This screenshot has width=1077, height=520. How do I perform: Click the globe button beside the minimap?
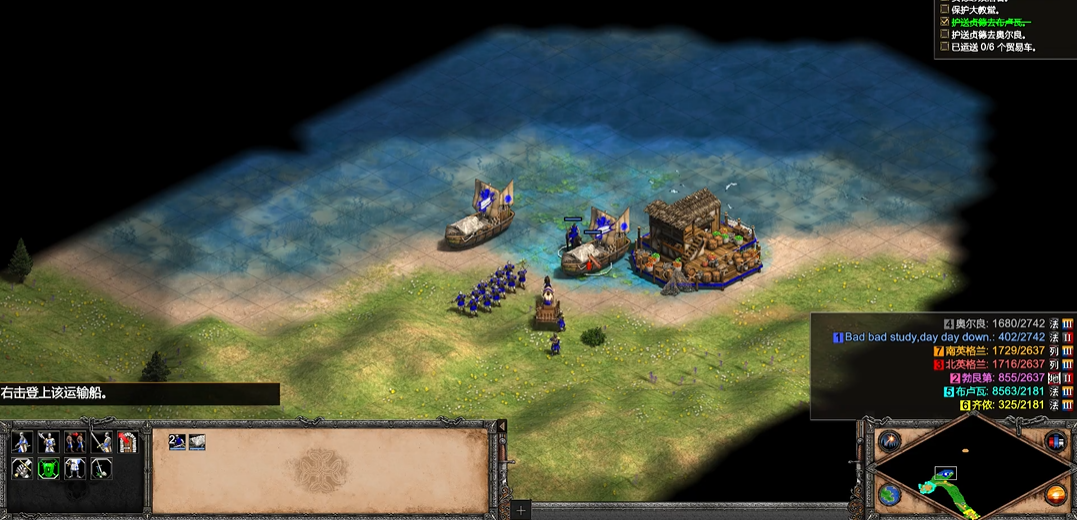[889, 494]
